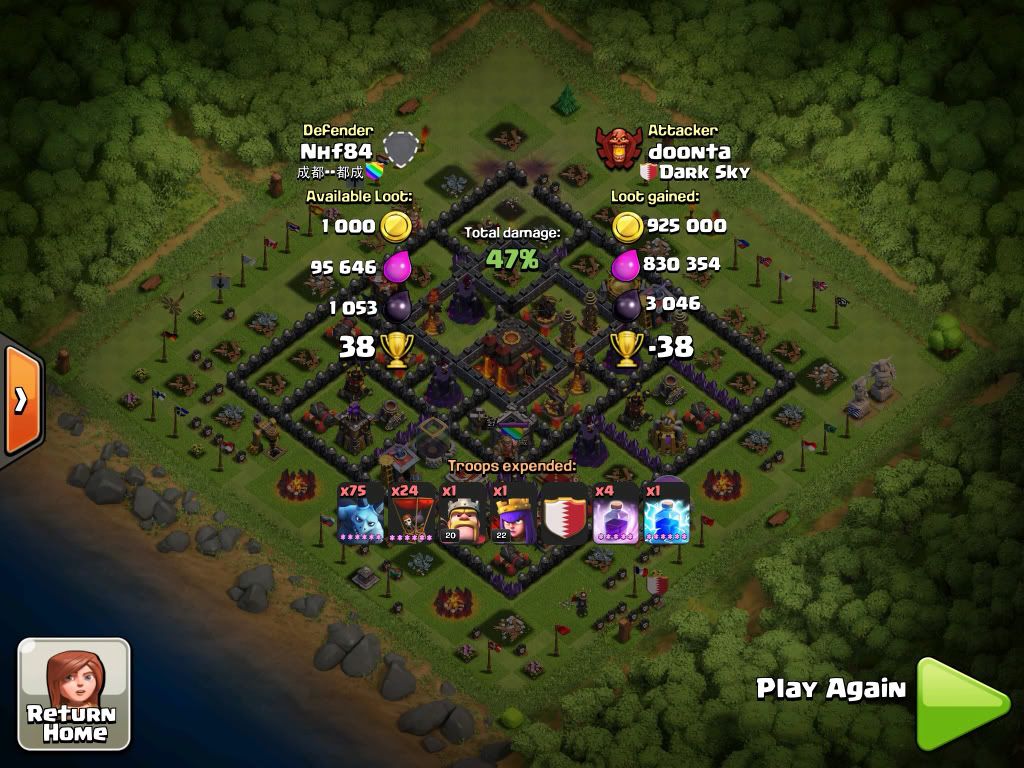Play the replay again with green arrow
1024x768 pixels.
[962, 702]
